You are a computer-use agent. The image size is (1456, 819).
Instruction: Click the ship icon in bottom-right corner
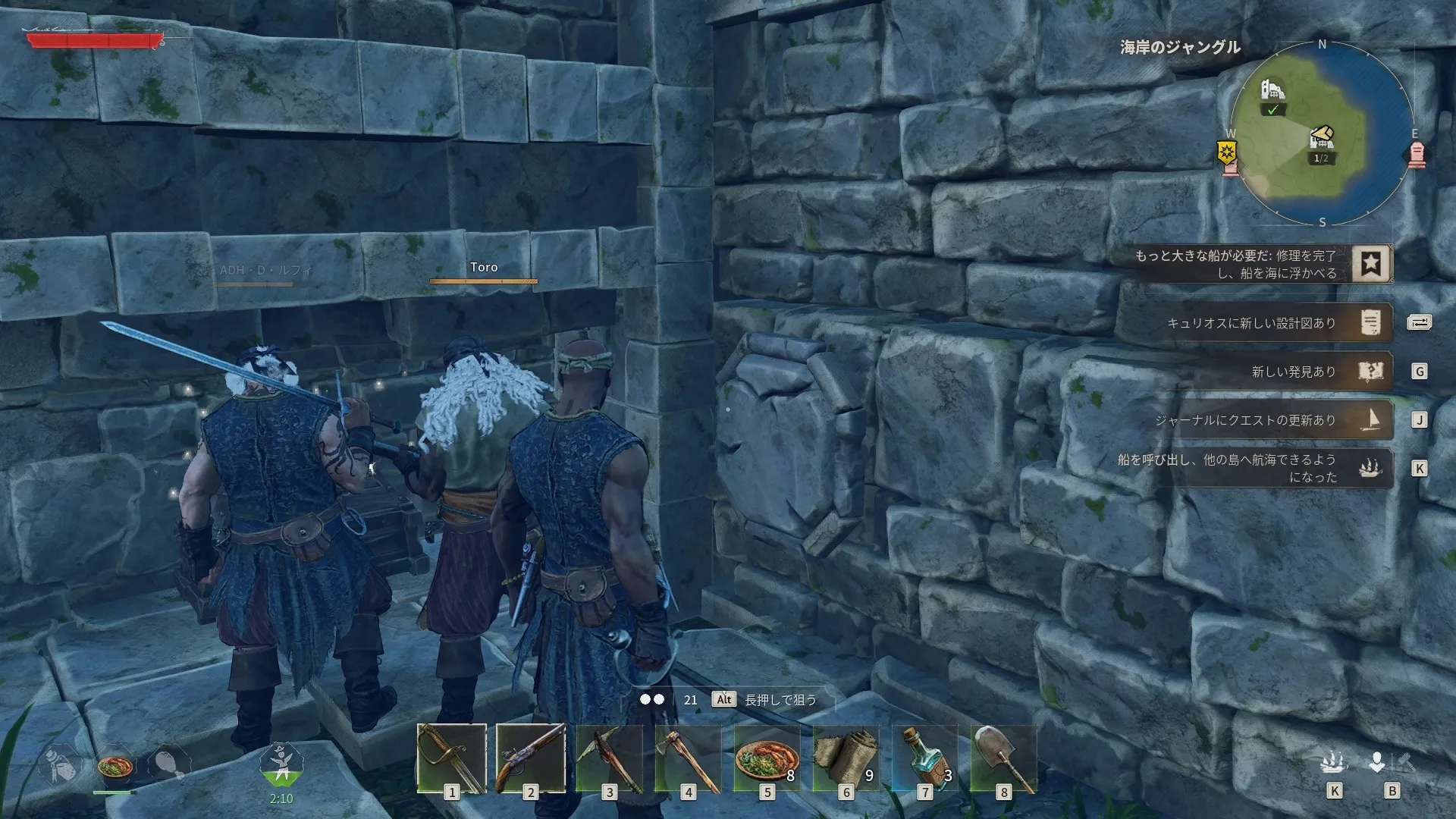(x=1334, y=762)
